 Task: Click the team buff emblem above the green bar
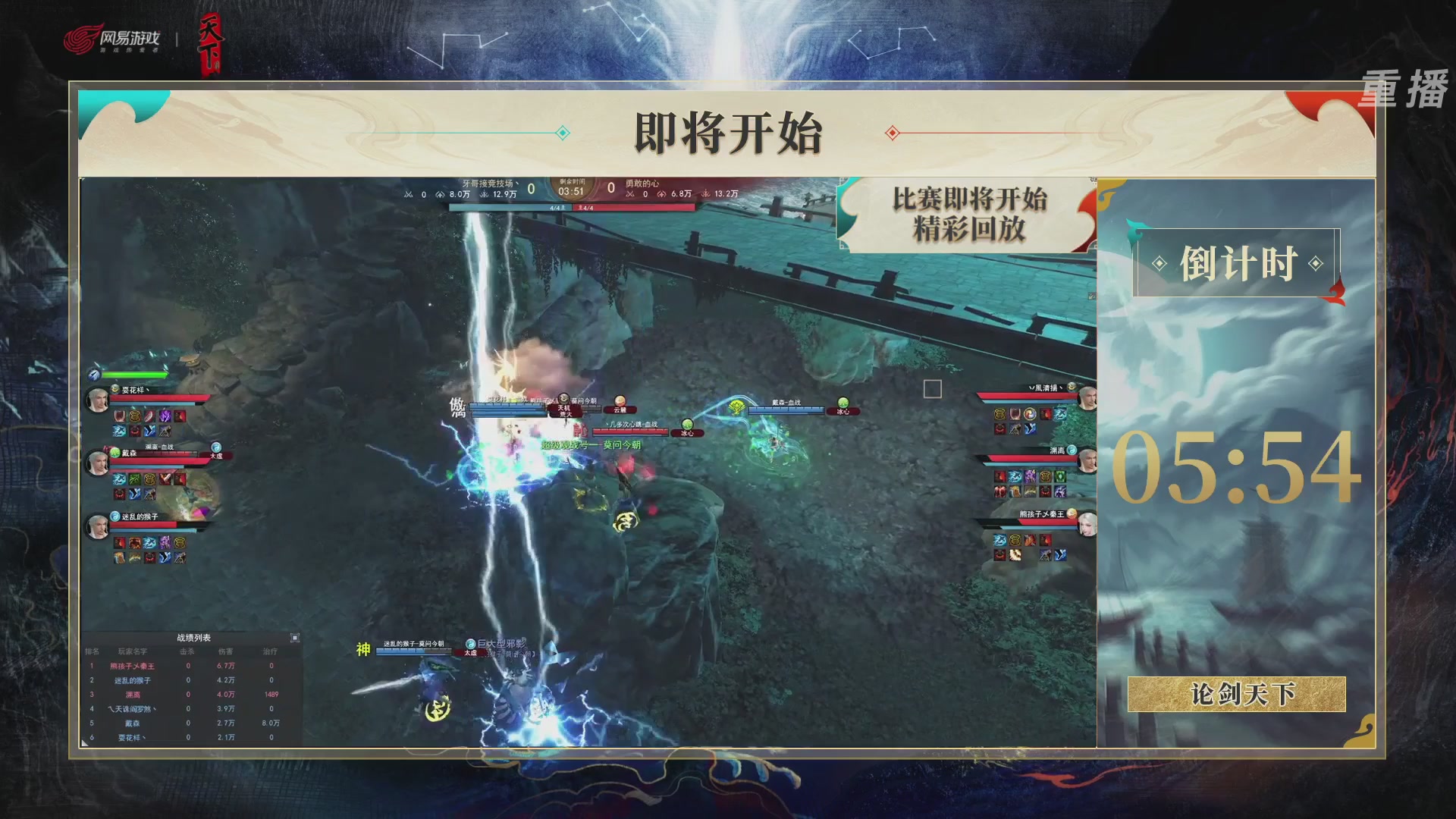[x=93, y=374]
